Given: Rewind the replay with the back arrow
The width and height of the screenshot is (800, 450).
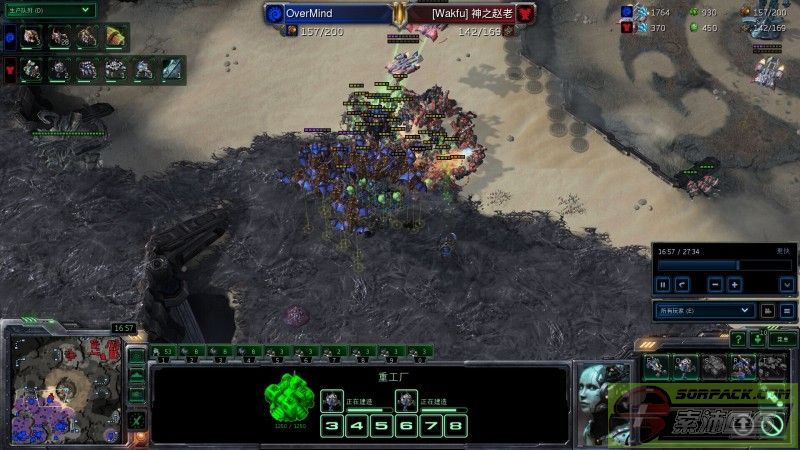Looking at the screenshot, I should tap(681, 284).
